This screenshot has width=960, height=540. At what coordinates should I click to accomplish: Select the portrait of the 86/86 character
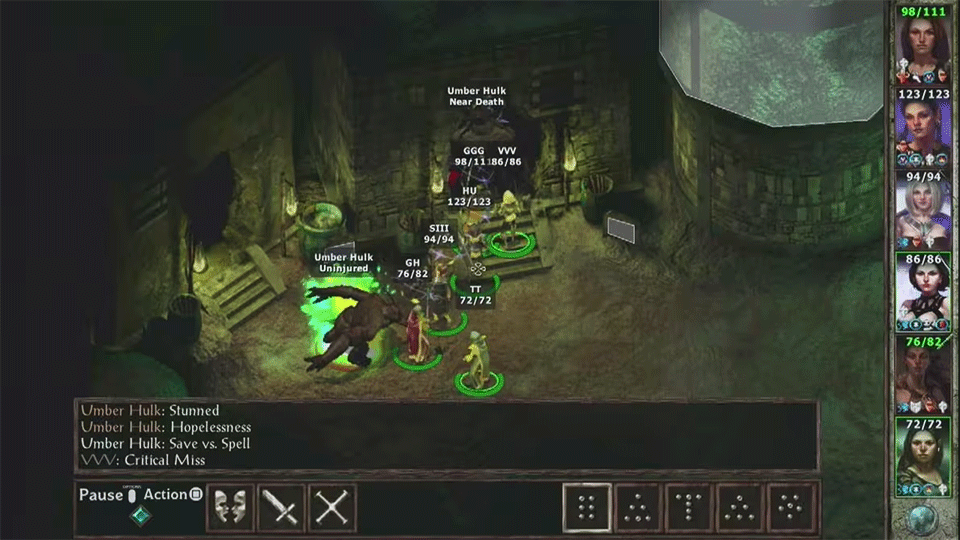923,294
